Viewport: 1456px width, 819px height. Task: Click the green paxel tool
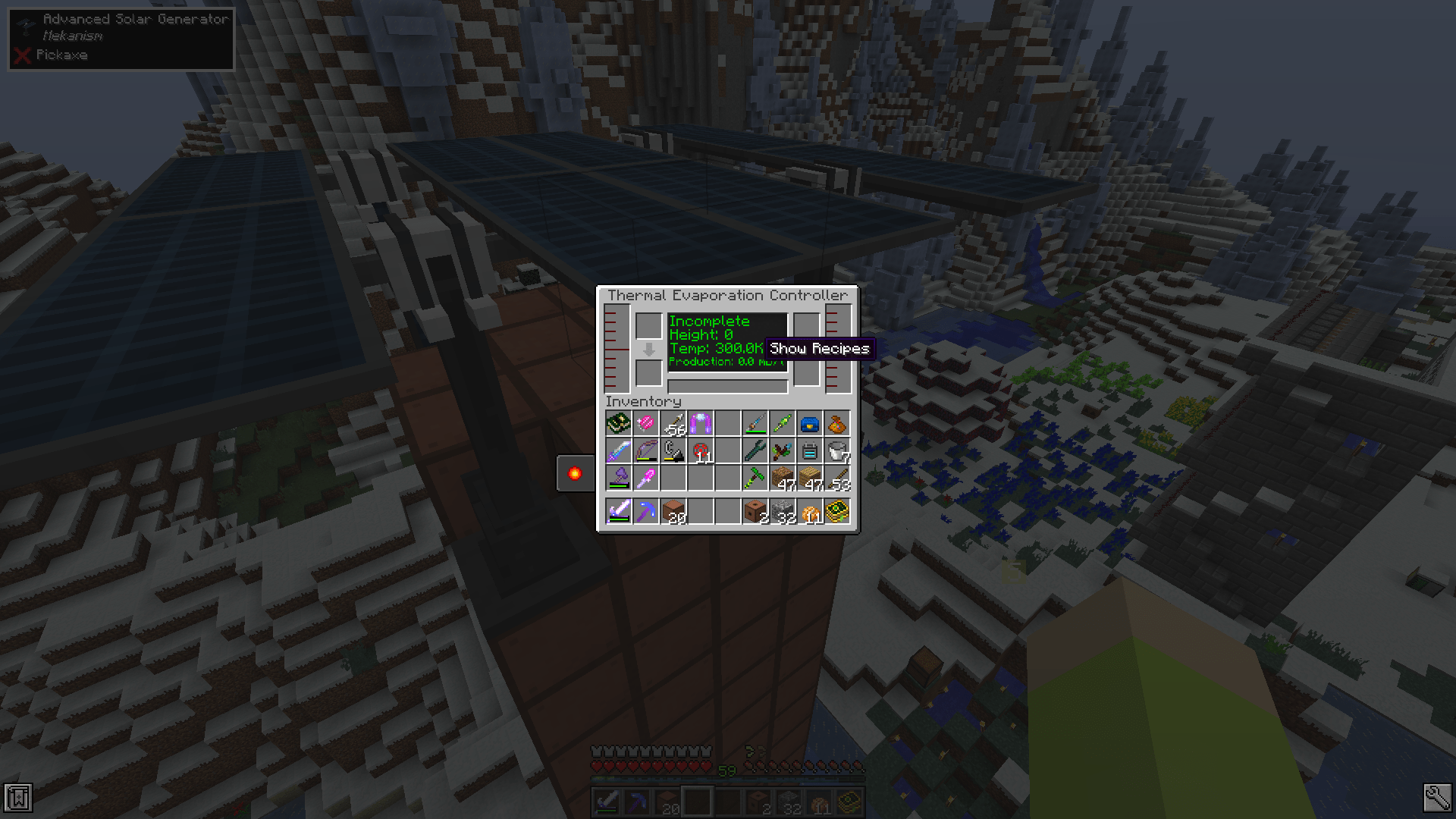[x=755, y=479]
